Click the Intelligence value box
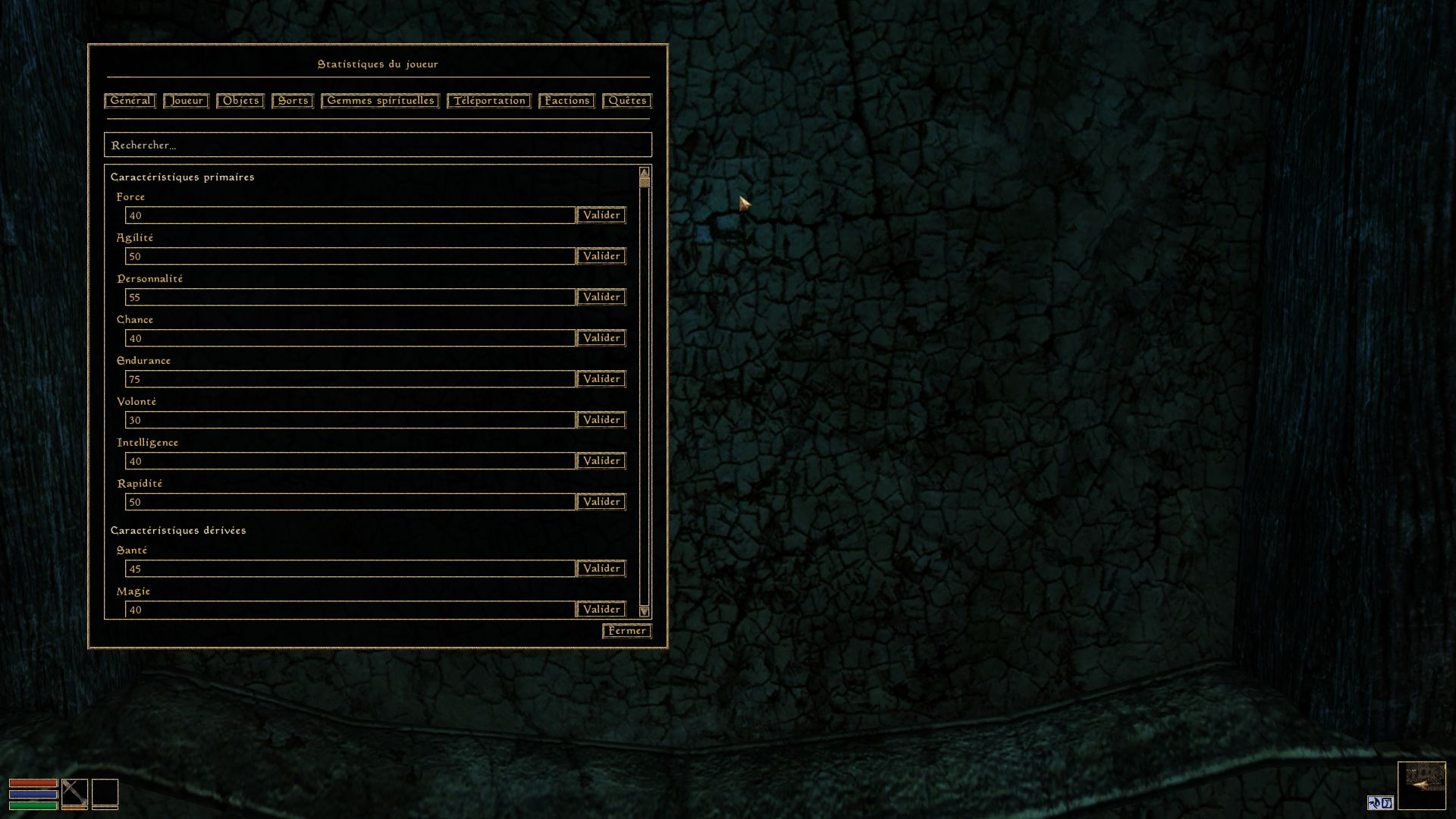This screenshot has height=819, width=1456. point(350,461)
